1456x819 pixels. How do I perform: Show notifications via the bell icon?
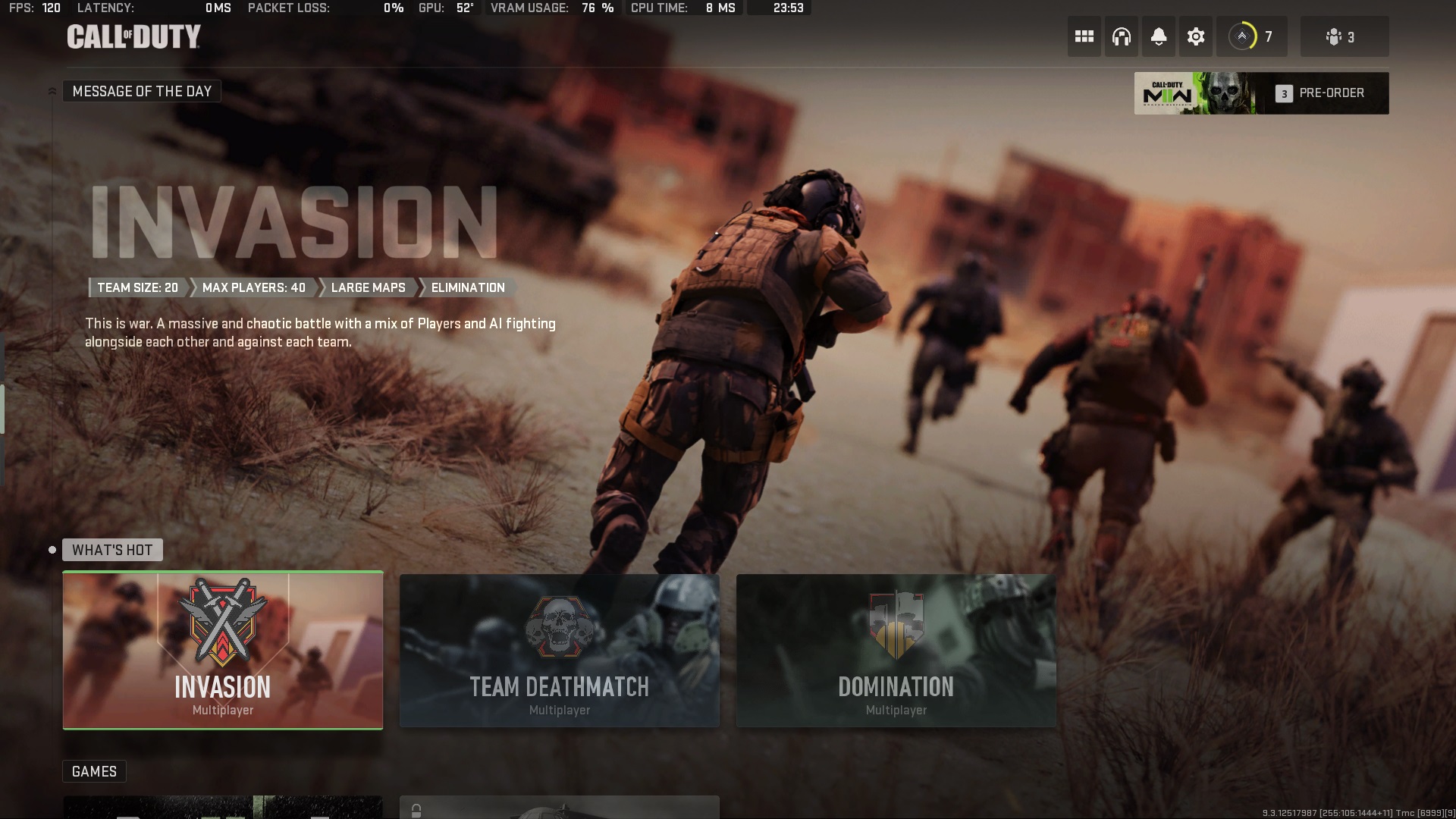click(x=1158, y=36)
